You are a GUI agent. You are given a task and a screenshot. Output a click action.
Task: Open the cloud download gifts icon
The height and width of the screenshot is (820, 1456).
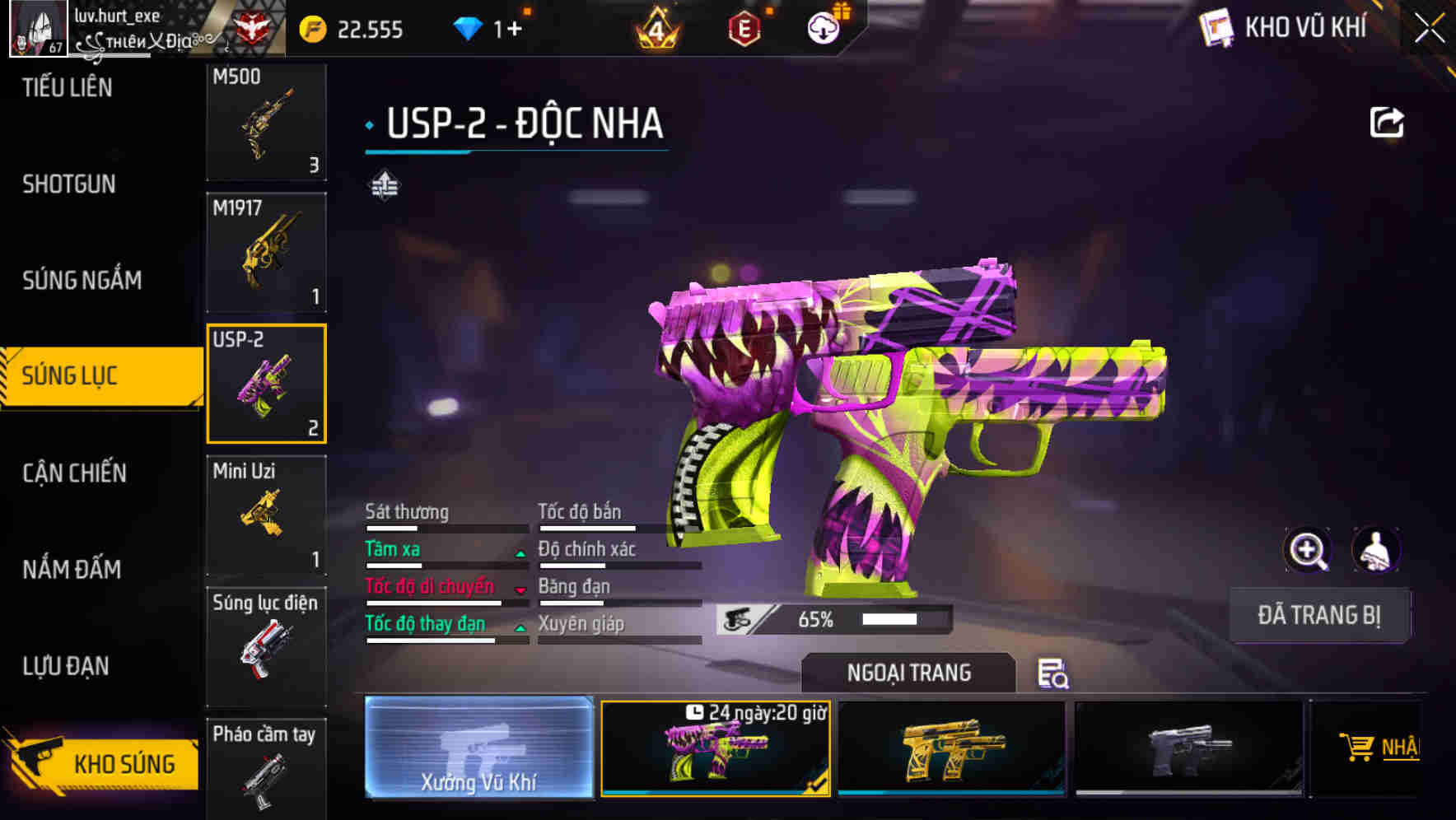[x=824, y=26]
